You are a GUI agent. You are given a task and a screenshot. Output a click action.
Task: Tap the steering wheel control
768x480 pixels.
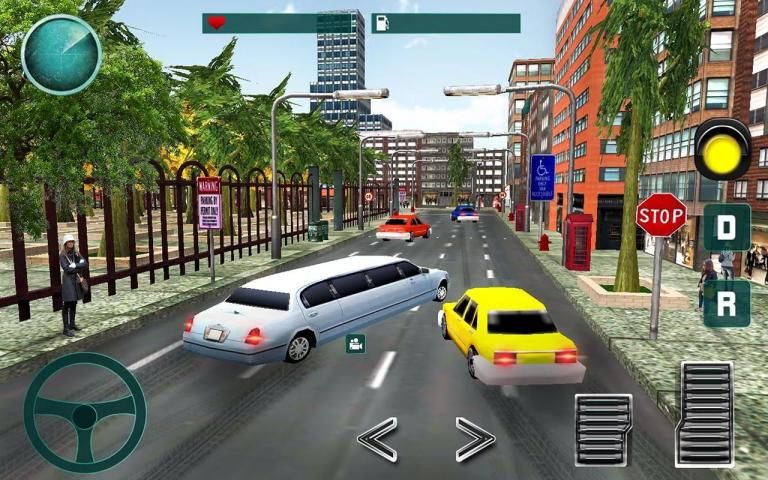click(x=85, y=412)
